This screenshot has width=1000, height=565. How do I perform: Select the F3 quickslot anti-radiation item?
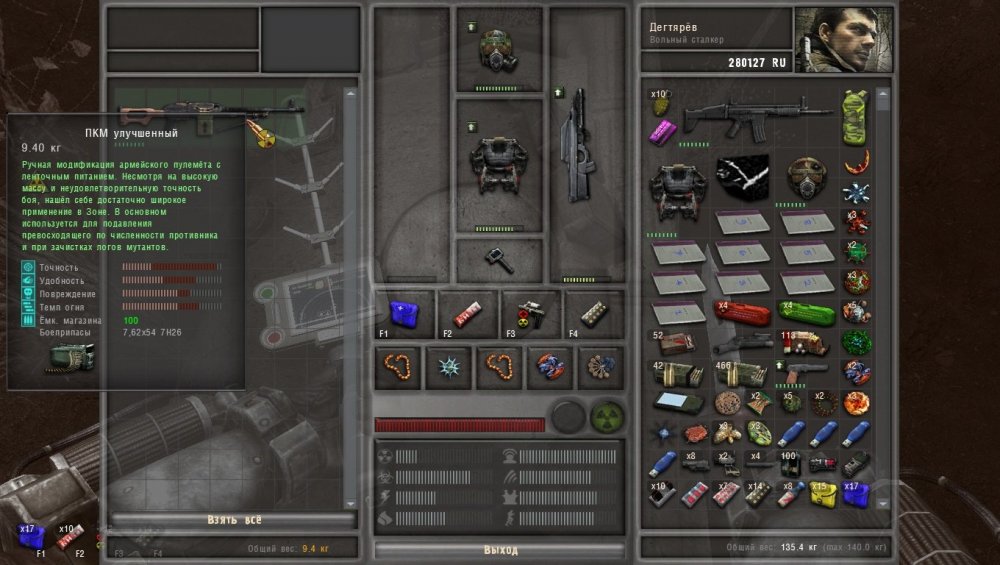tap(531, 312)
